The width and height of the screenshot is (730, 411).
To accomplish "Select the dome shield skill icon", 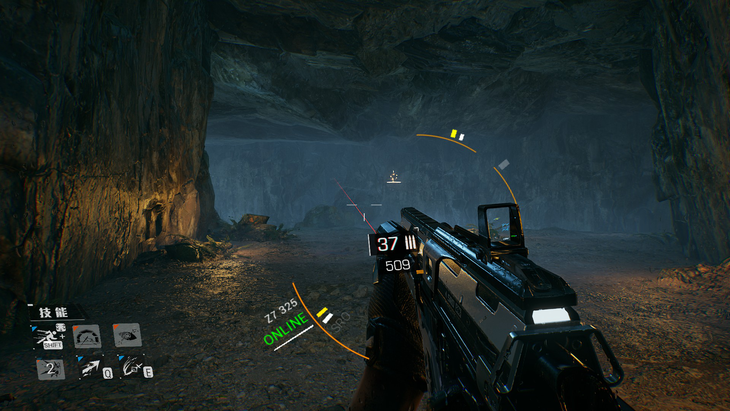I will [x=88, y=336].
